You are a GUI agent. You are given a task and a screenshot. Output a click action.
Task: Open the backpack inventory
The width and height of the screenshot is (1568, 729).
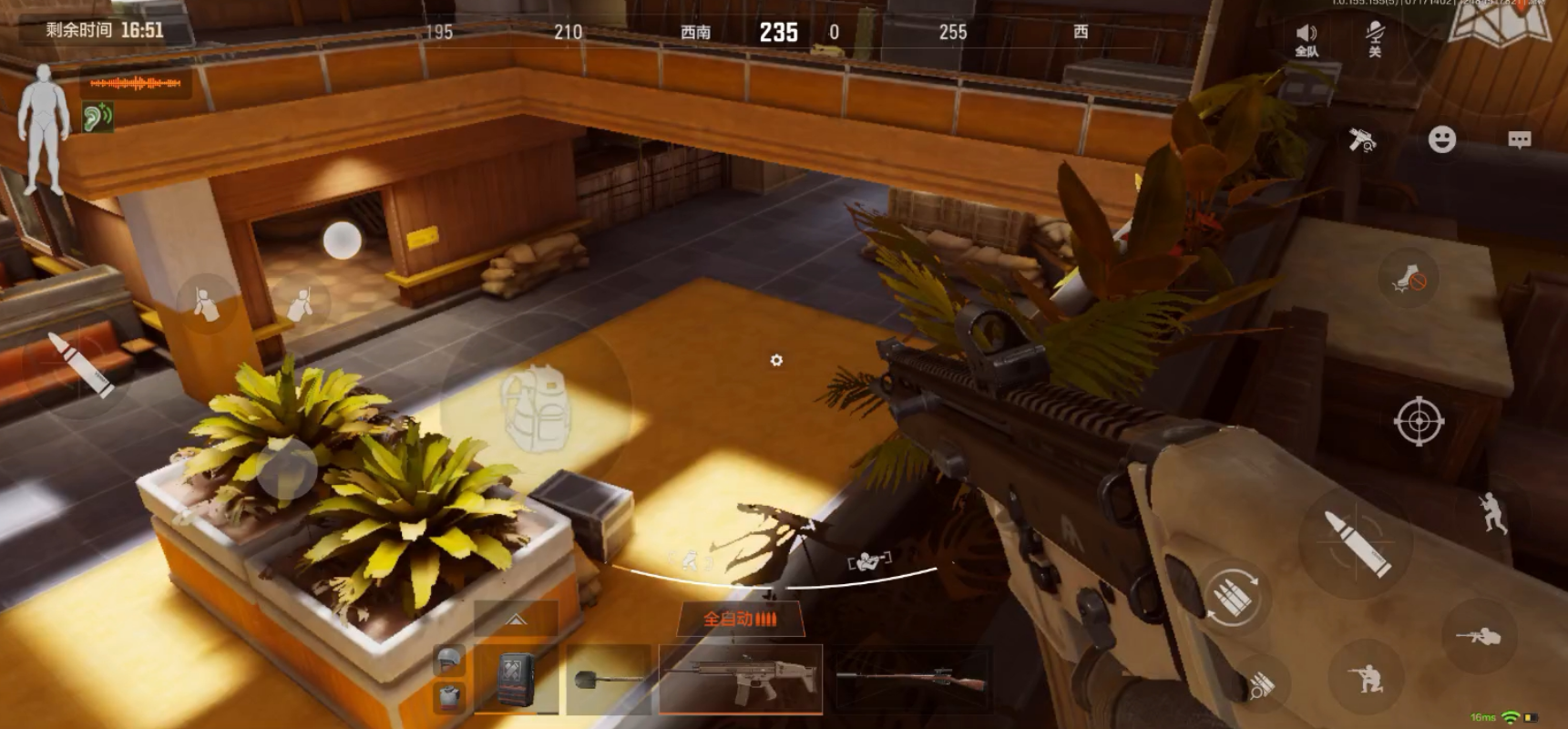pyautogui.click(x=536, y=407)
